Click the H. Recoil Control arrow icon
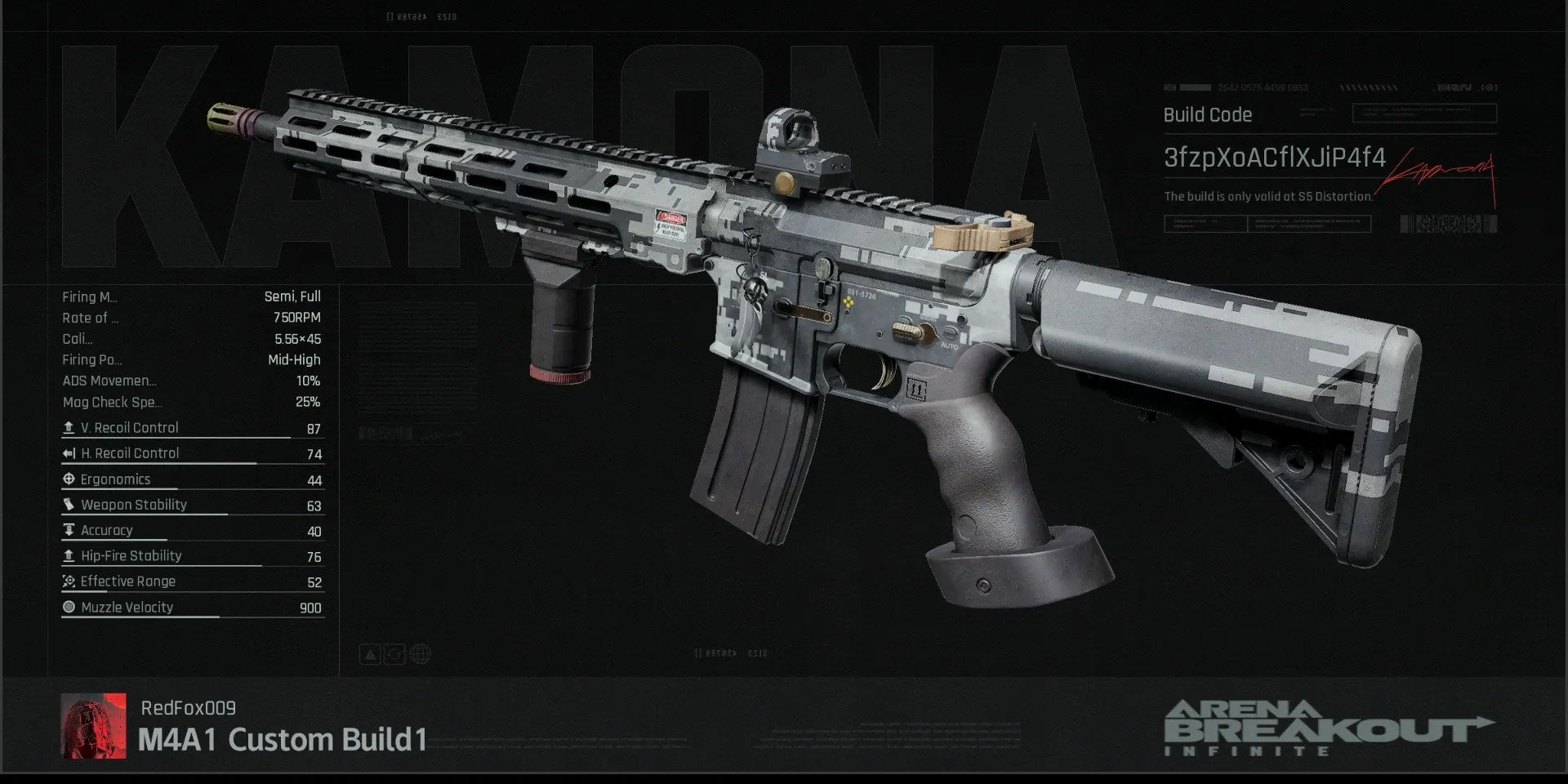The width and height of the screenshot is (1568, 784). point(69,452)
